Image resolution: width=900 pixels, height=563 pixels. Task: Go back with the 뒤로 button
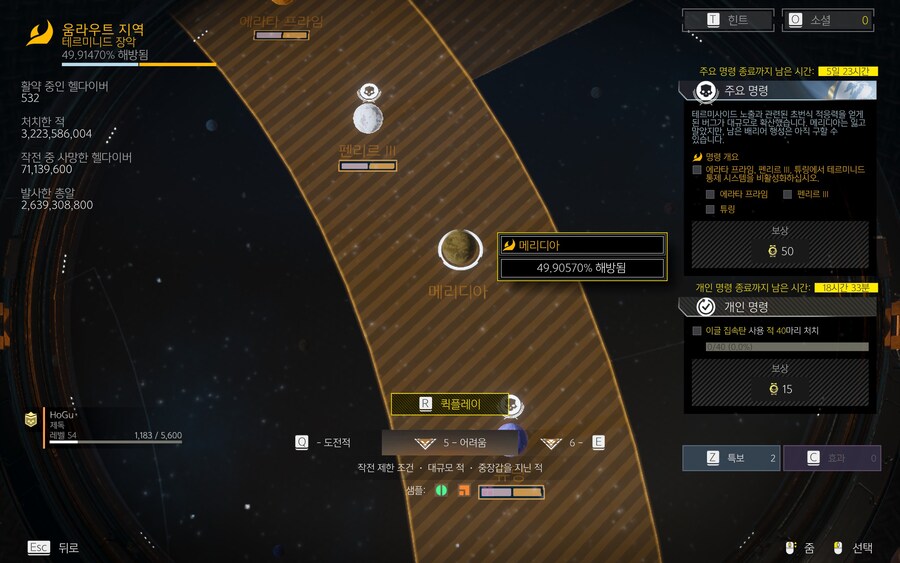54,547
